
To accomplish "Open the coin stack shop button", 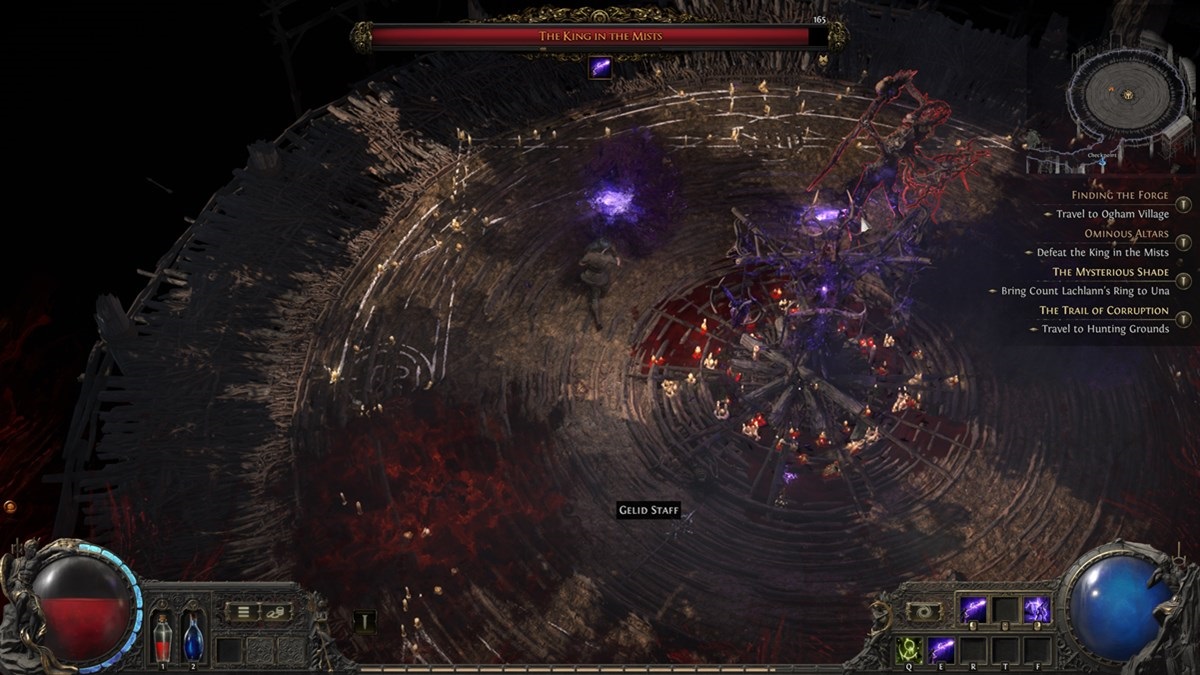I will point(274,611).
